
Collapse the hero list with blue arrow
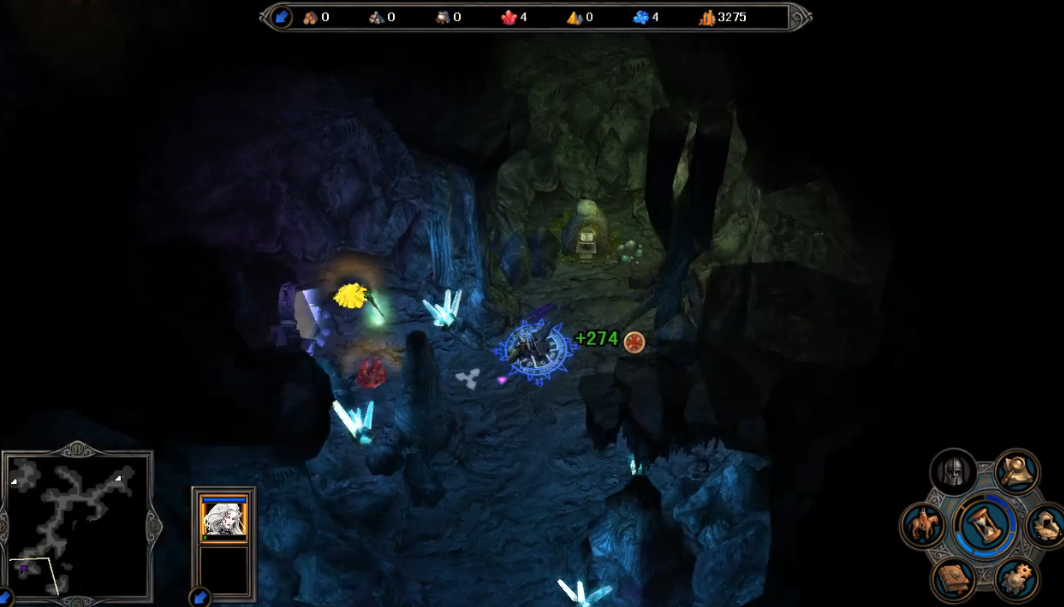pyautogui.click(x=200, y=597)
